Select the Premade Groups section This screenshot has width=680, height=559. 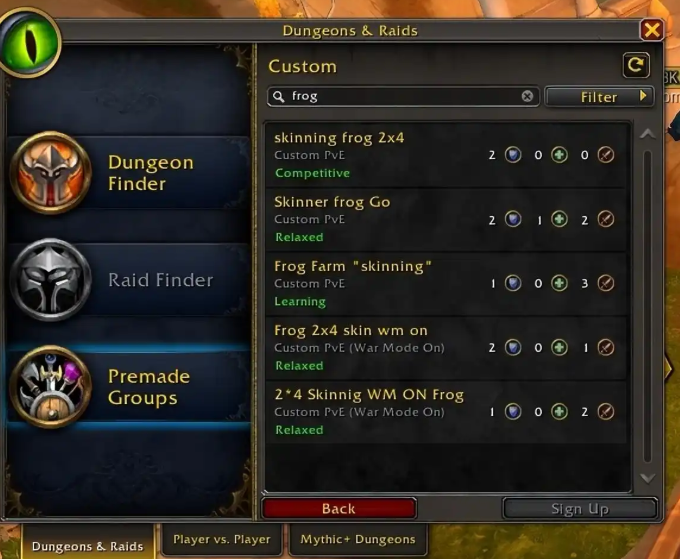tap(128, 387)
